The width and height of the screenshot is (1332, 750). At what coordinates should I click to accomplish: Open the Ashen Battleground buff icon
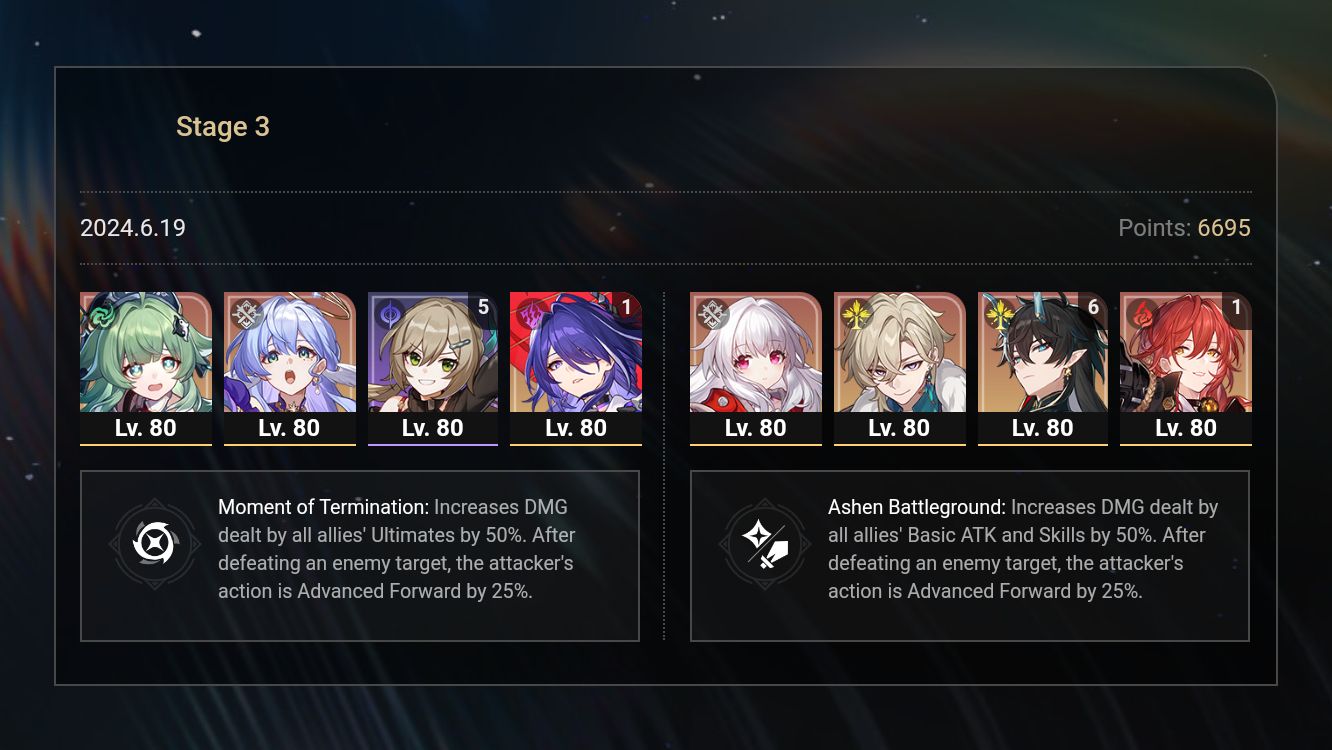765,545
